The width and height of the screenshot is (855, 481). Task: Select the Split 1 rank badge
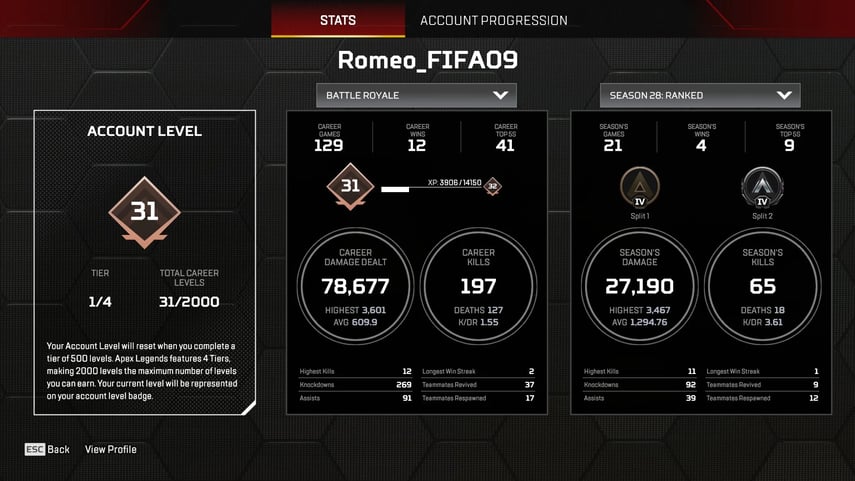click(x=639, y=187)
